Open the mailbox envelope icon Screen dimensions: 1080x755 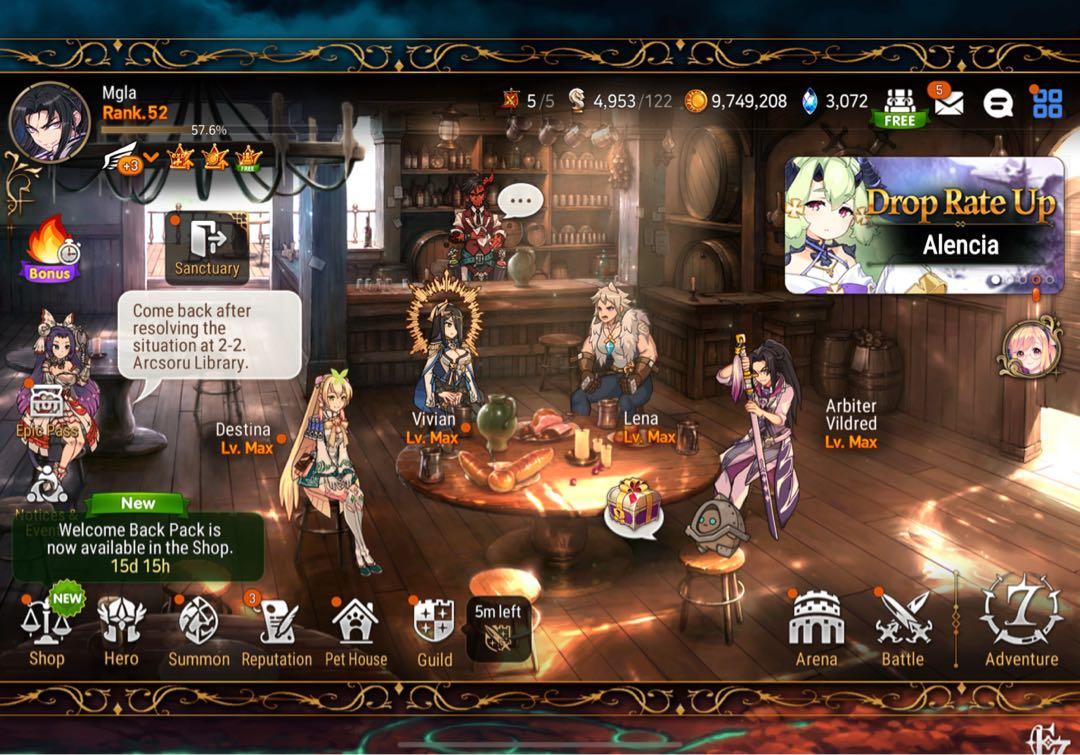coord(947,102)
